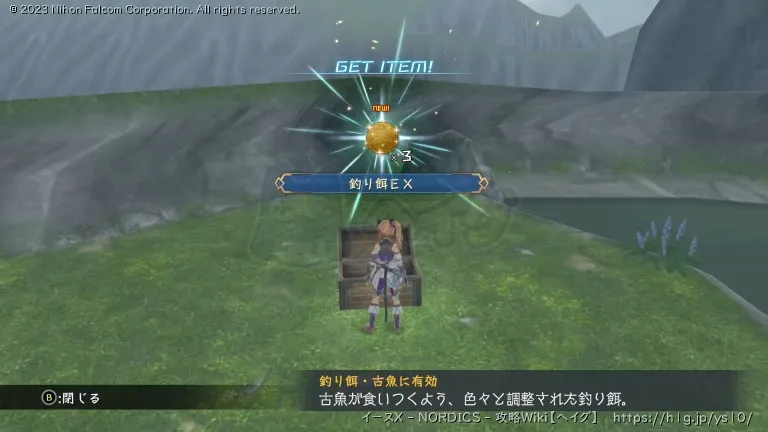Click the golden fishing bait item icon
This screenshot has width=768, height=432.
(x=382, y=137)
